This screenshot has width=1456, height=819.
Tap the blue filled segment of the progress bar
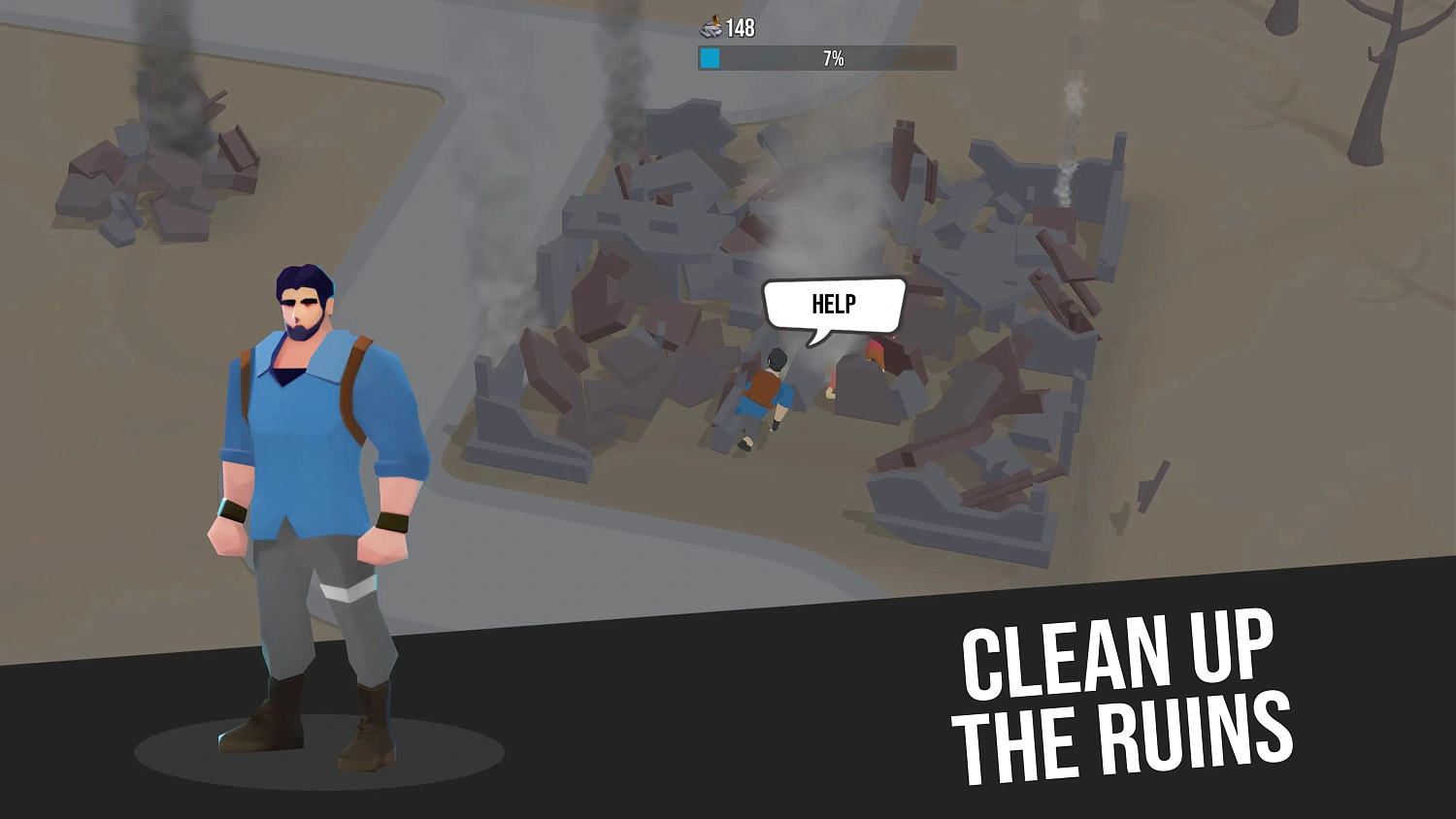point(709,58)
